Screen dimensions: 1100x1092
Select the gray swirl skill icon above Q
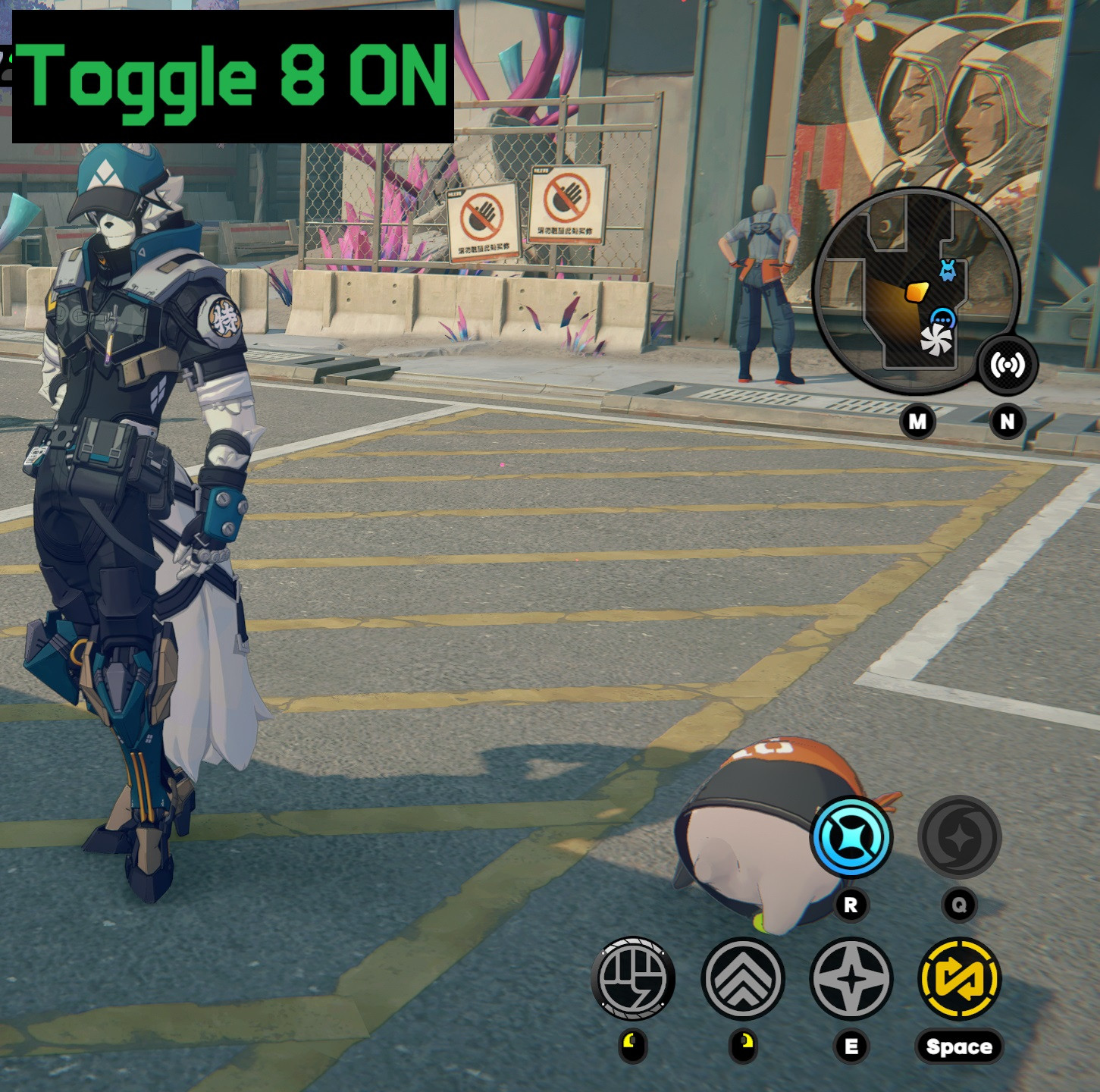pyautogui.click(x=960, y=839)
